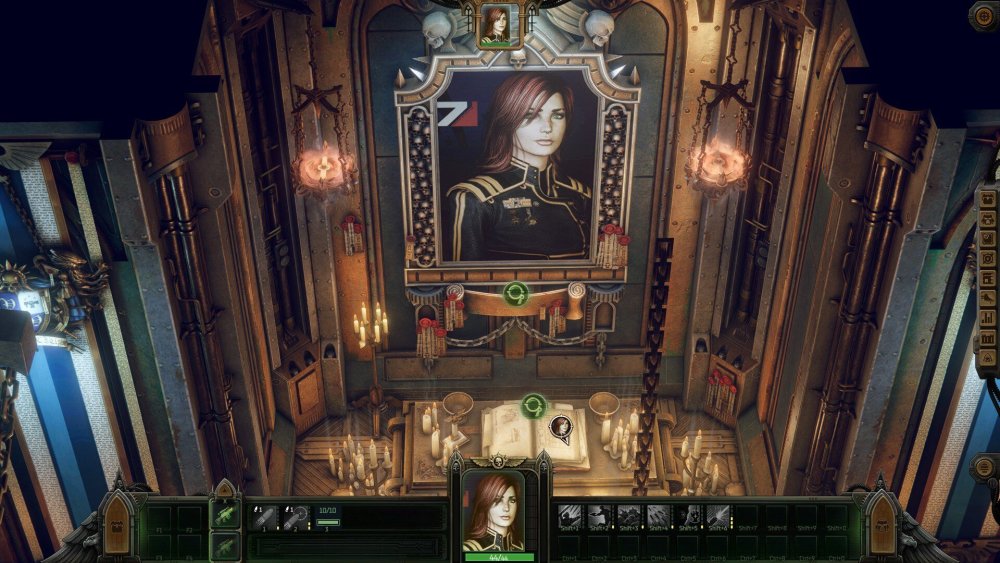Activate the green swirl icon above the book
1000x563 pixels.
tap(534, 406)
